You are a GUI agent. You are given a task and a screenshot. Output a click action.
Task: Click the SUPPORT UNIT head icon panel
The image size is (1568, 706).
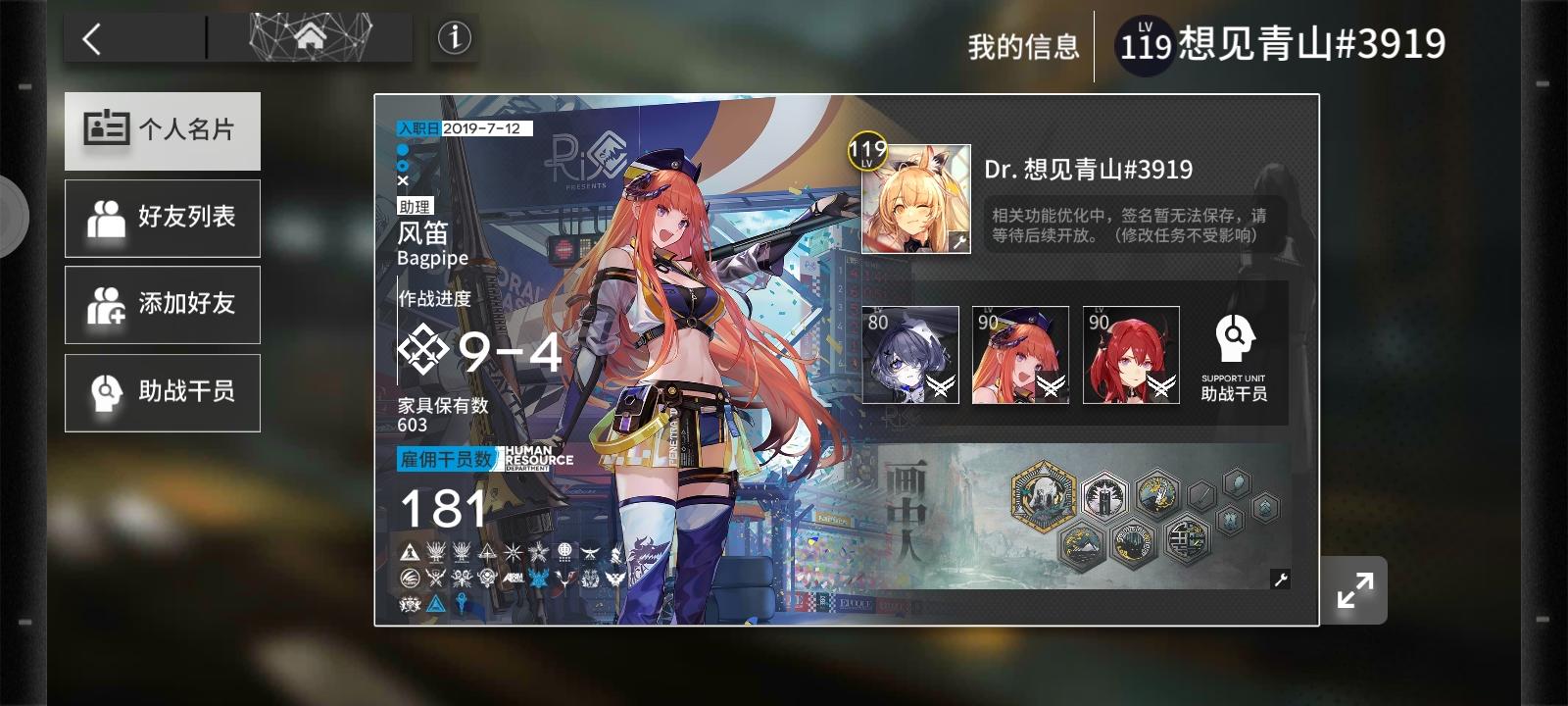click(1235, 353)
